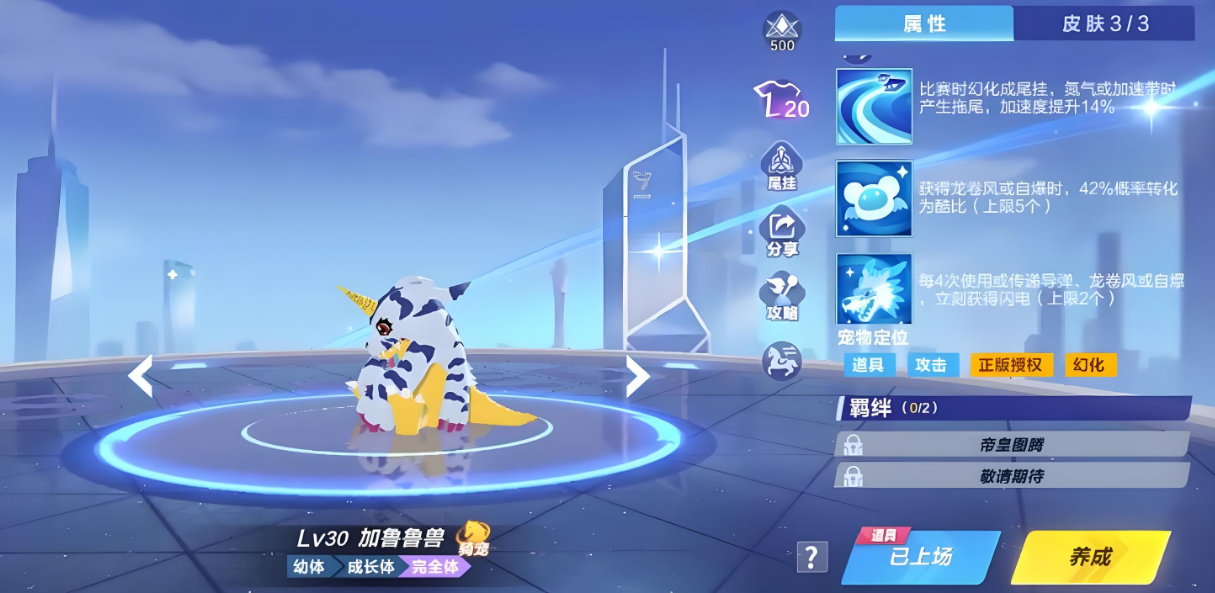Screen dimensions: 1215x593
Task: Click the yellow 养成 button
Action: [1091, 557]
